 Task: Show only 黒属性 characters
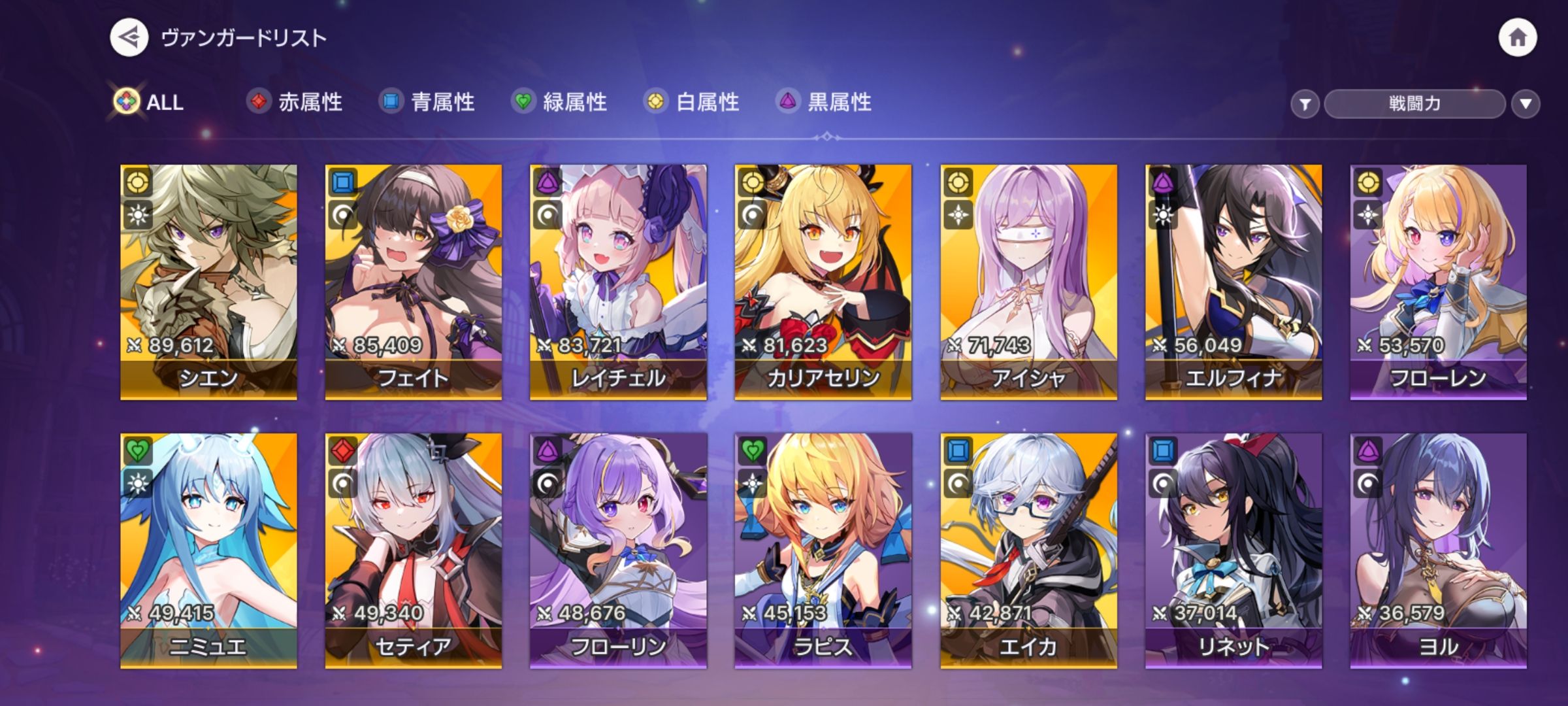point(825,102)
